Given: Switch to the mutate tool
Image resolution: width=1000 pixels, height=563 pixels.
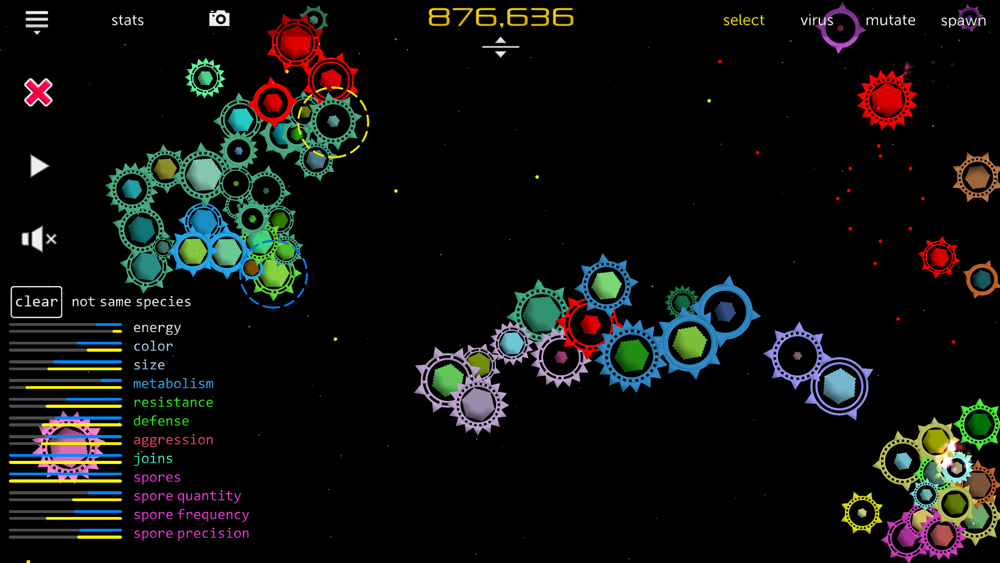Looking at the screenshot, I should (890, 20).
